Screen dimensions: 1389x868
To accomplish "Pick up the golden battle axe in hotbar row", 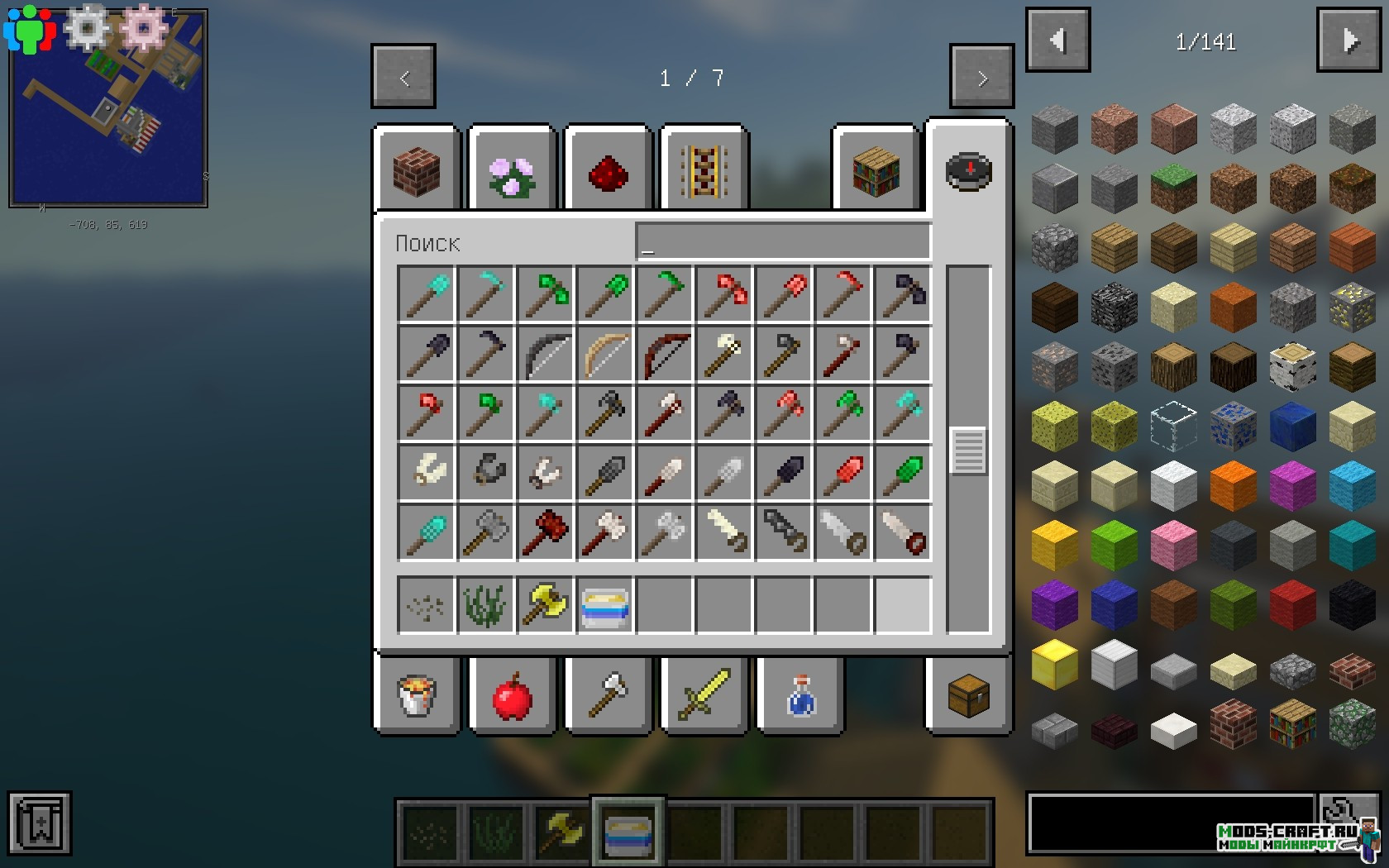I will click(x=545, y=606).
